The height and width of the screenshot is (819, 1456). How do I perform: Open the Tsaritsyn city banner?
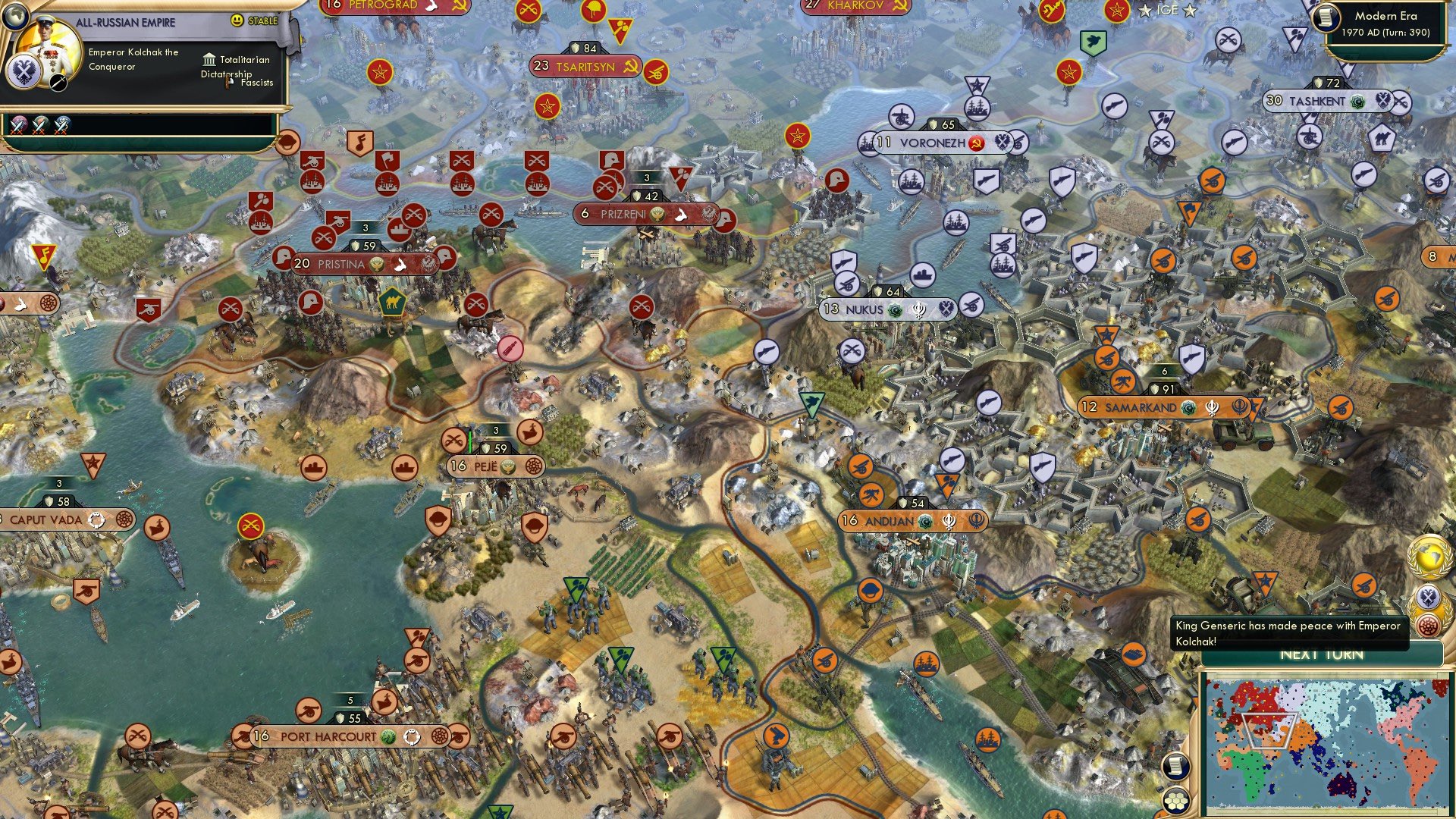584,65
